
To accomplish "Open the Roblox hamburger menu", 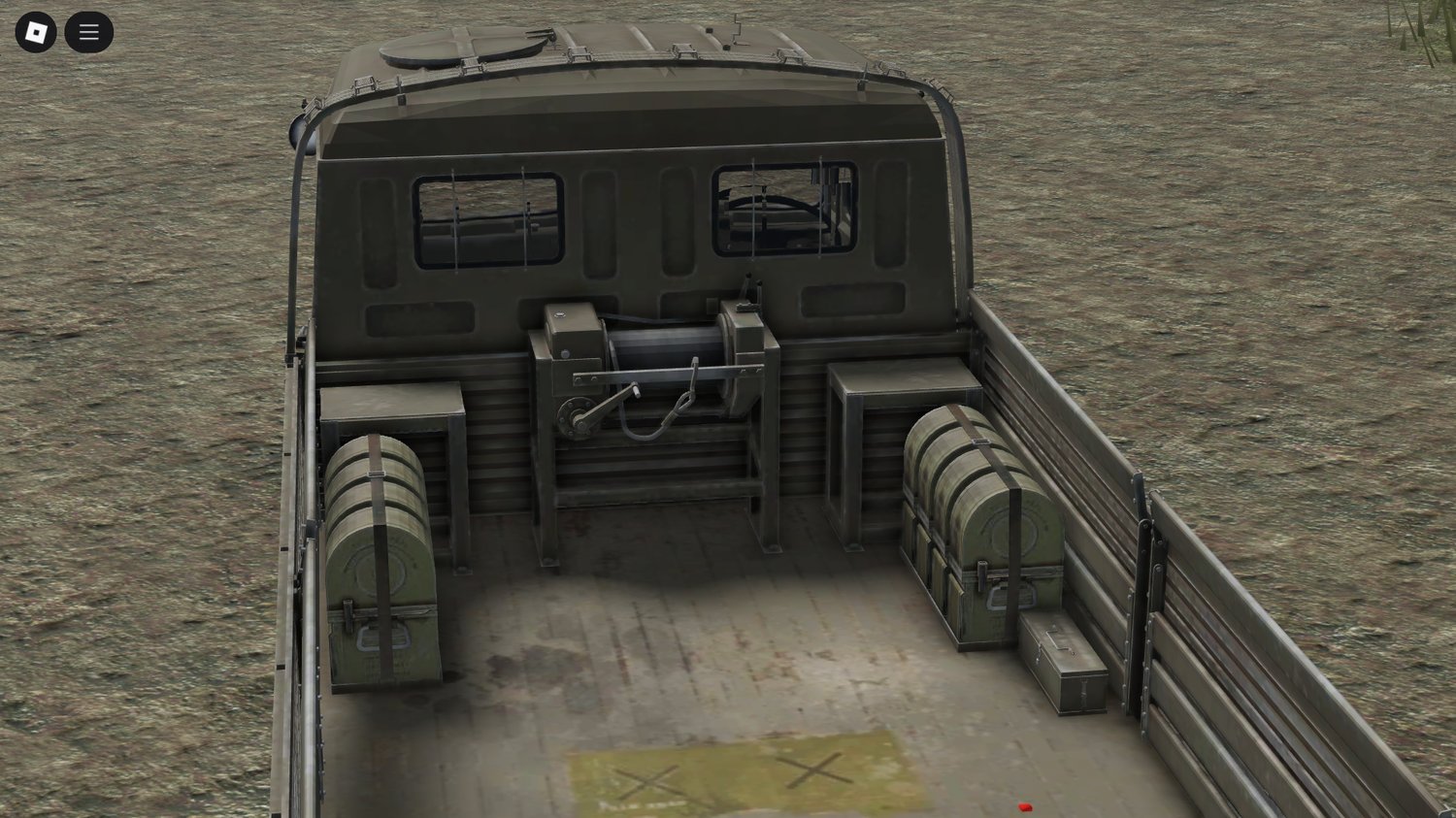I will coord(88,31).
